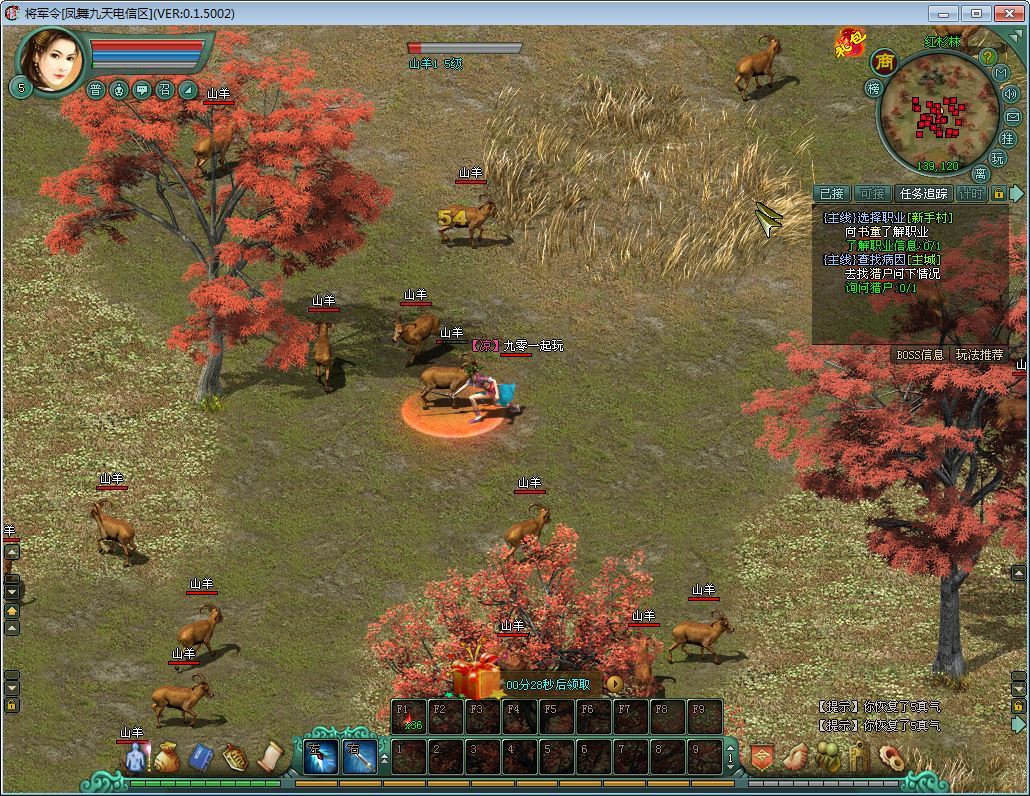1030x796 pixels.
Task: Open the blue book skills icon
Action: pyautogui.click(x=201, y=757)
